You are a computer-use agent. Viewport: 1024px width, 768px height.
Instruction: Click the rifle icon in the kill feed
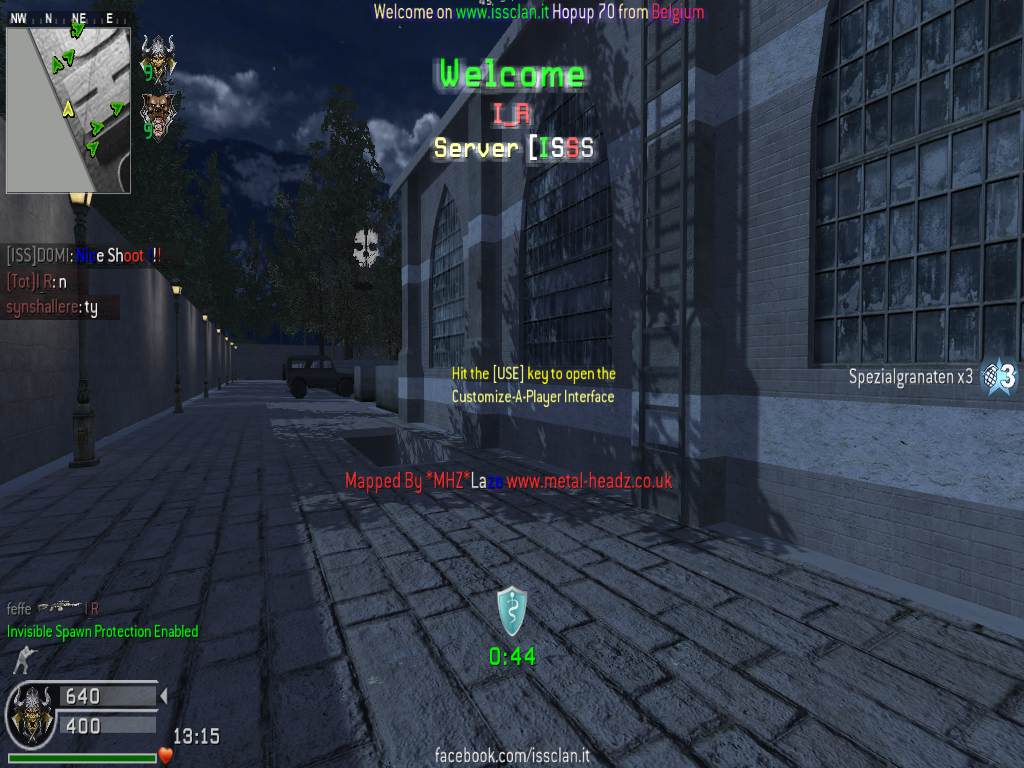point(58,606)
